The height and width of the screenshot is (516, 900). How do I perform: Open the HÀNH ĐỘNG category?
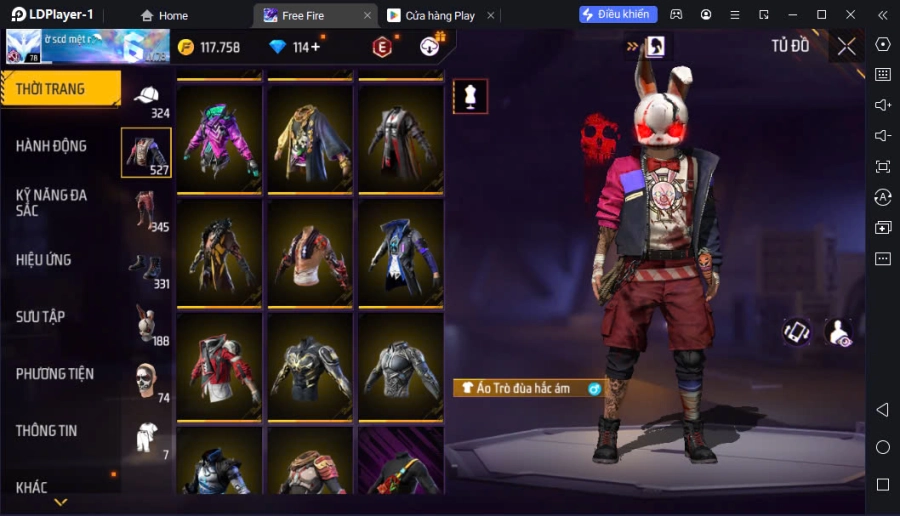52,146
